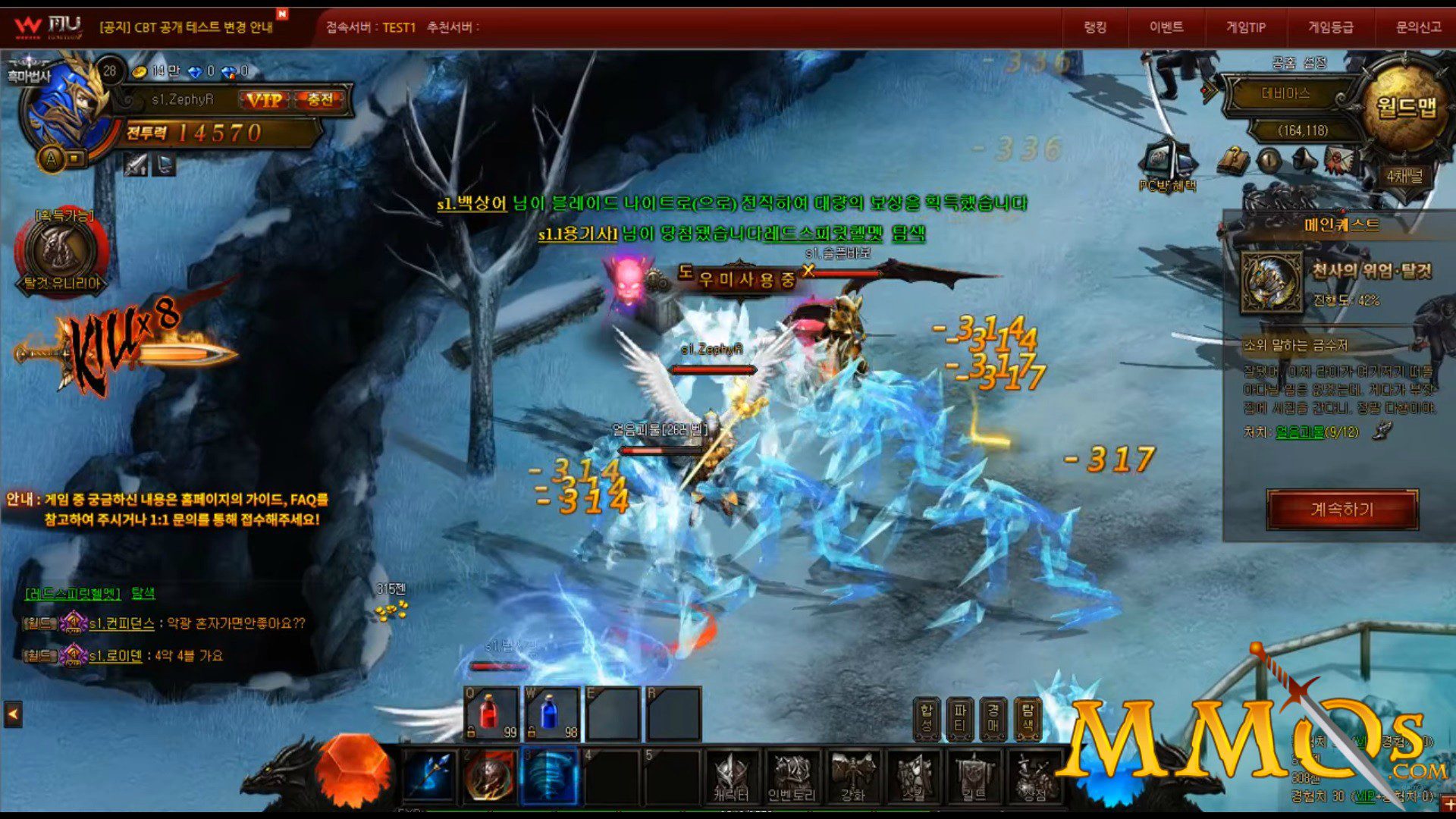Use the red health potion slot
The height and width of the screenshot is (819, 1456).
(491, 714)
